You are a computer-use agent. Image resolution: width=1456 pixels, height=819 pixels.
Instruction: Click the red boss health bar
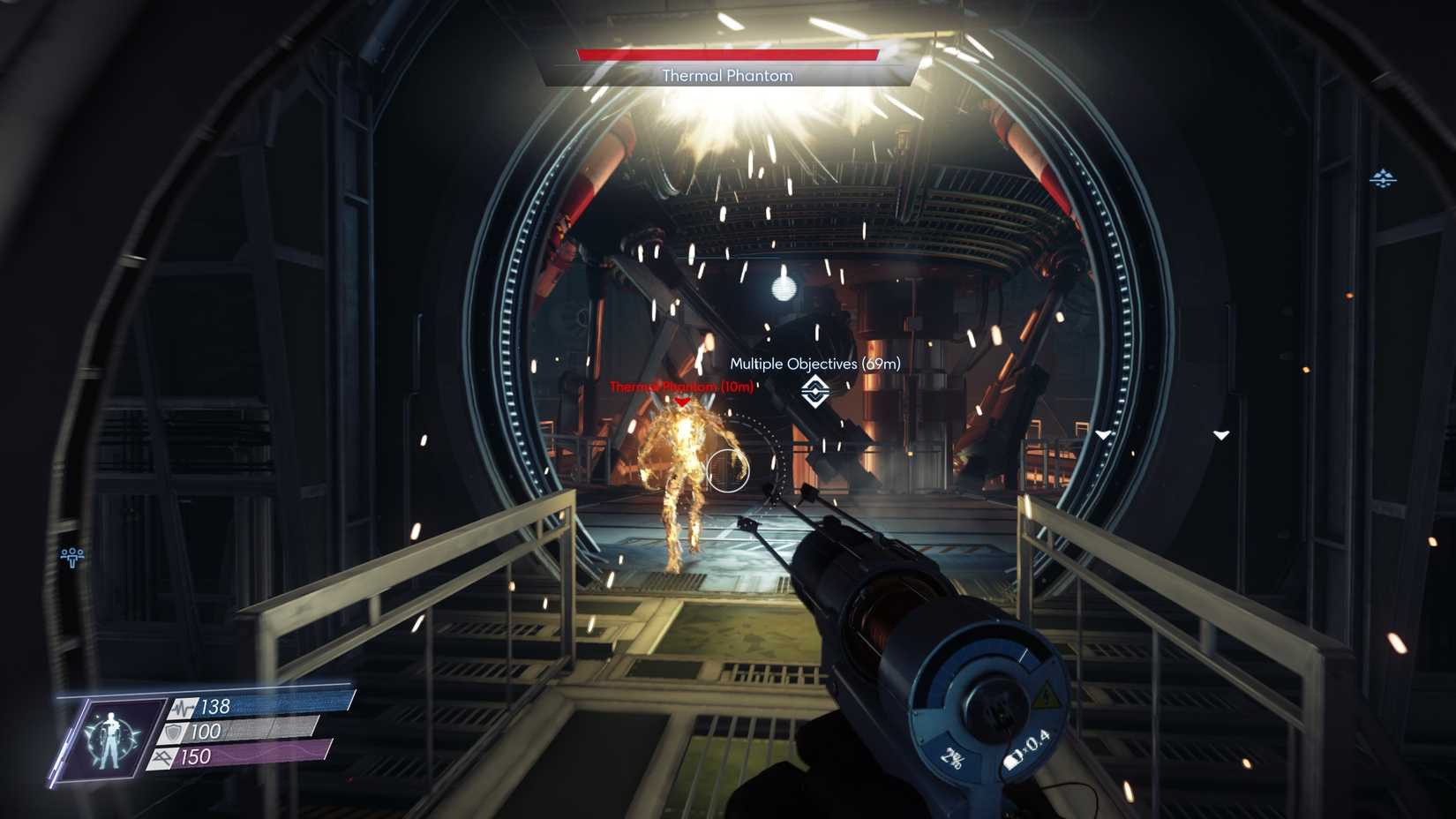pyautogui.click(x=730, y=52)
